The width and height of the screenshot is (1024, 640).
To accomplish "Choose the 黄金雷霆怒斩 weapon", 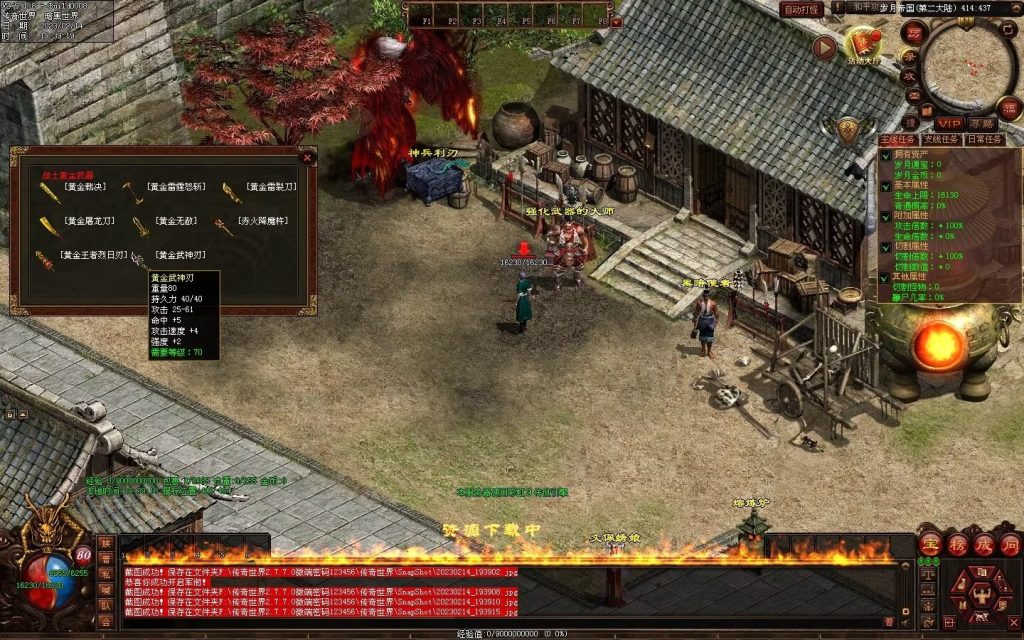I will [176, 187].
